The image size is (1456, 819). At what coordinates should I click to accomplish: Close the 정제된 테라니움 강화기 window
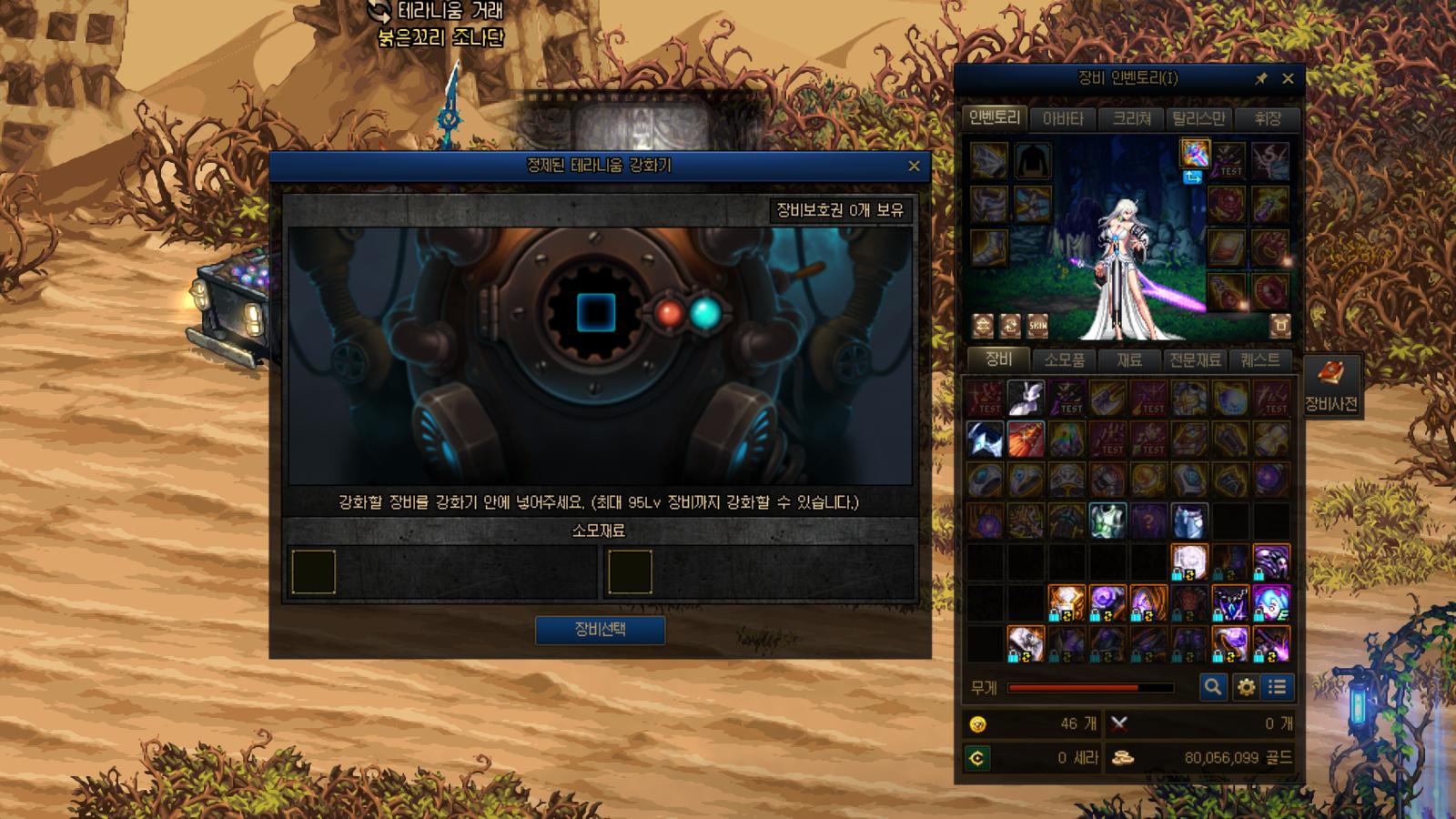[914, 166]
